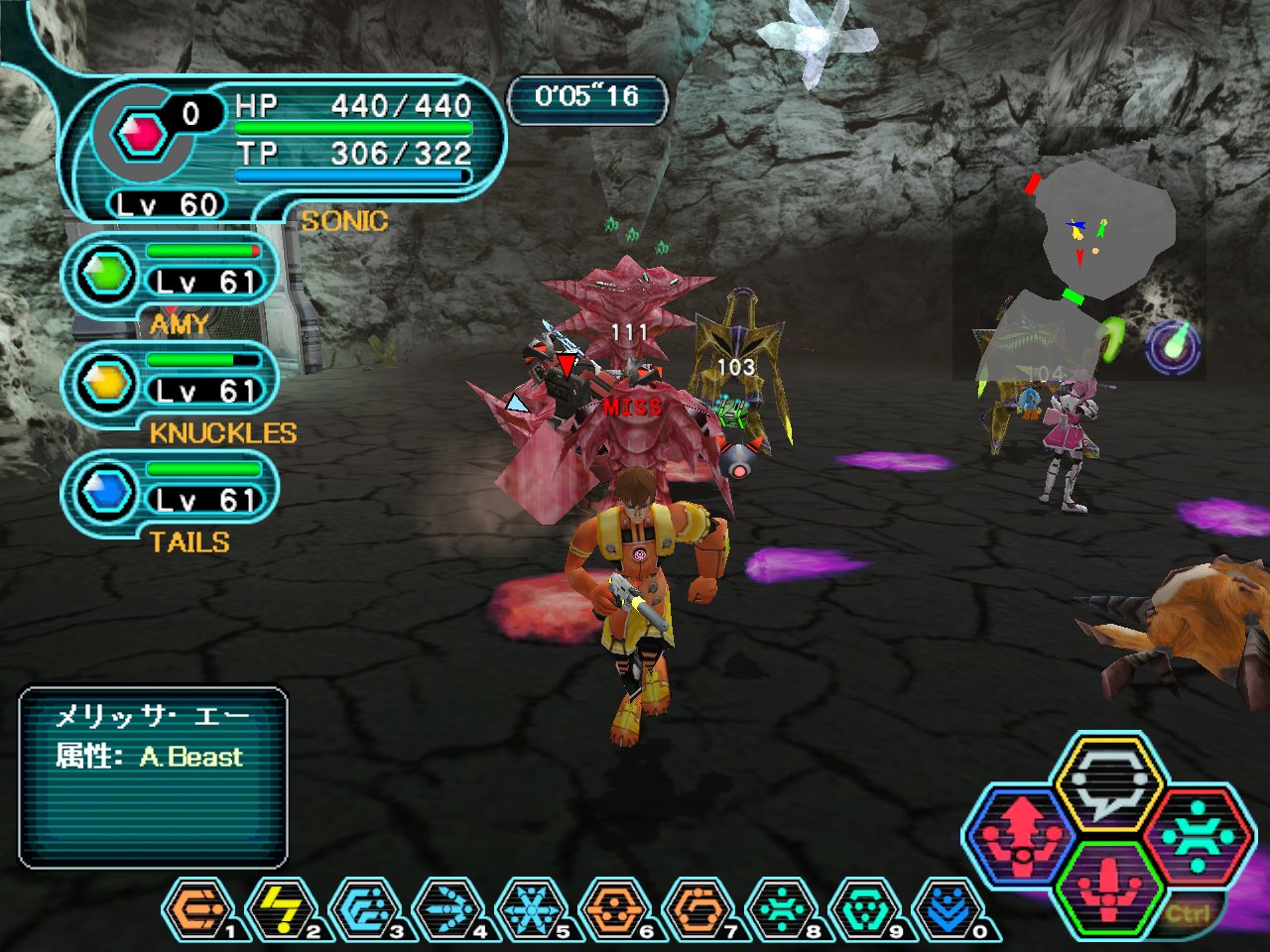Cast the teal shield technique in slot 9
Viewport: 1270px width, 952px height.
pos(865,908)
